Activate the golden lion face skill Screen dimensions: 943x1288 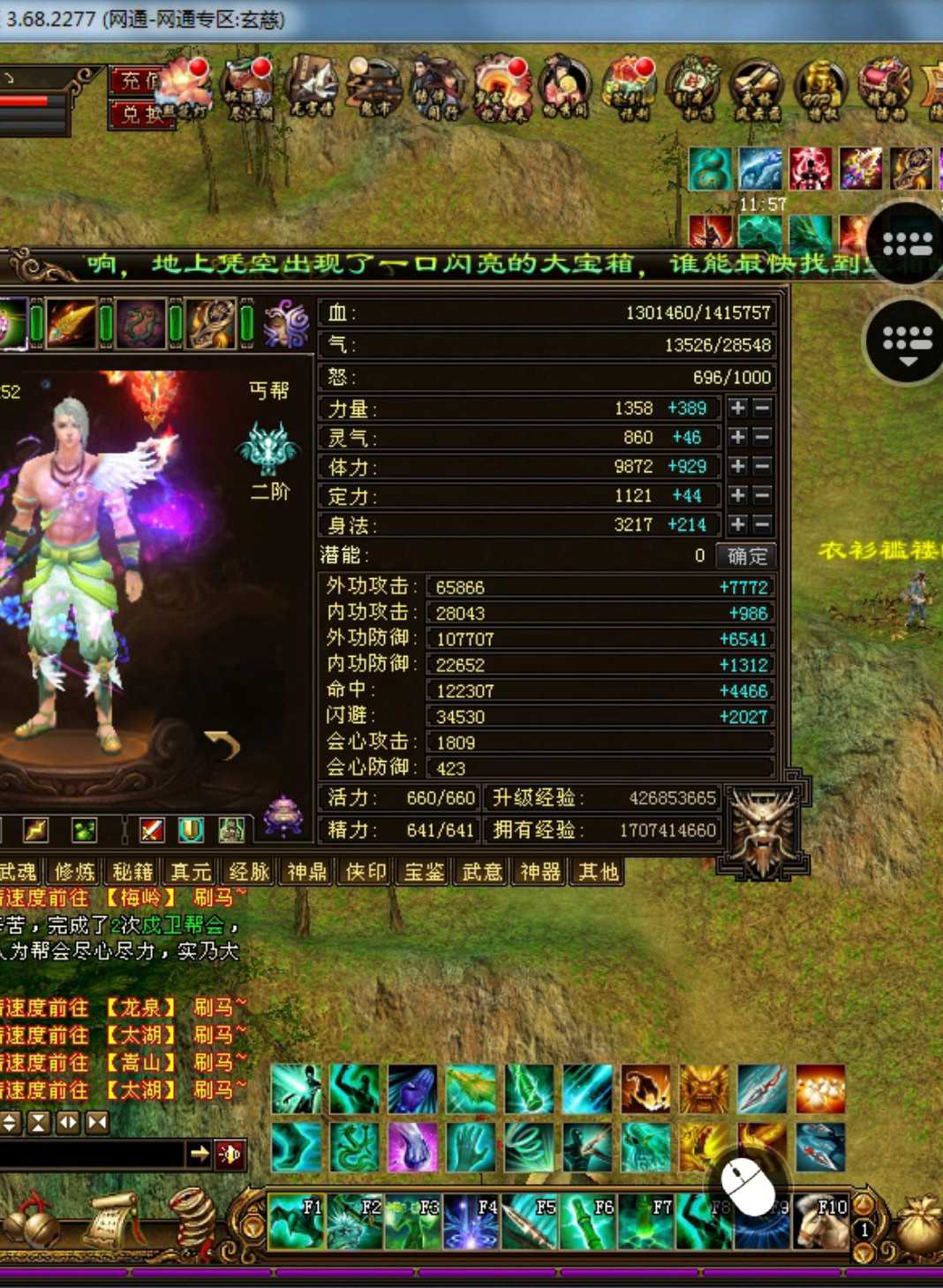coord(704,1089)
